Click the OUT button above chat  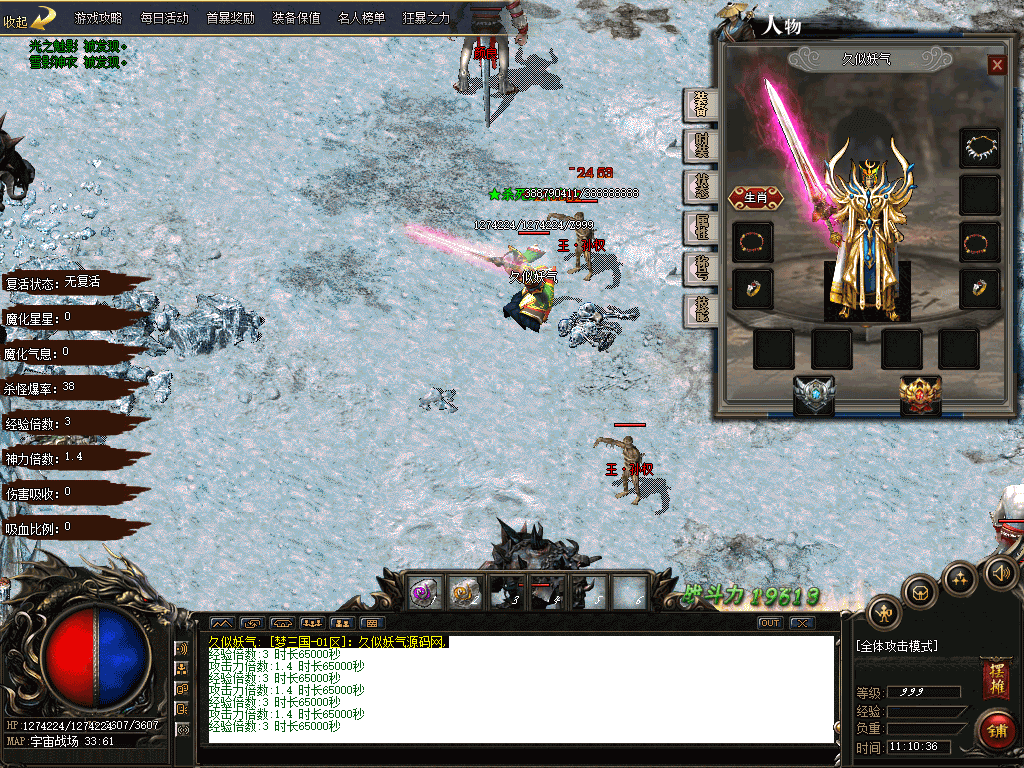click(770, 623)
